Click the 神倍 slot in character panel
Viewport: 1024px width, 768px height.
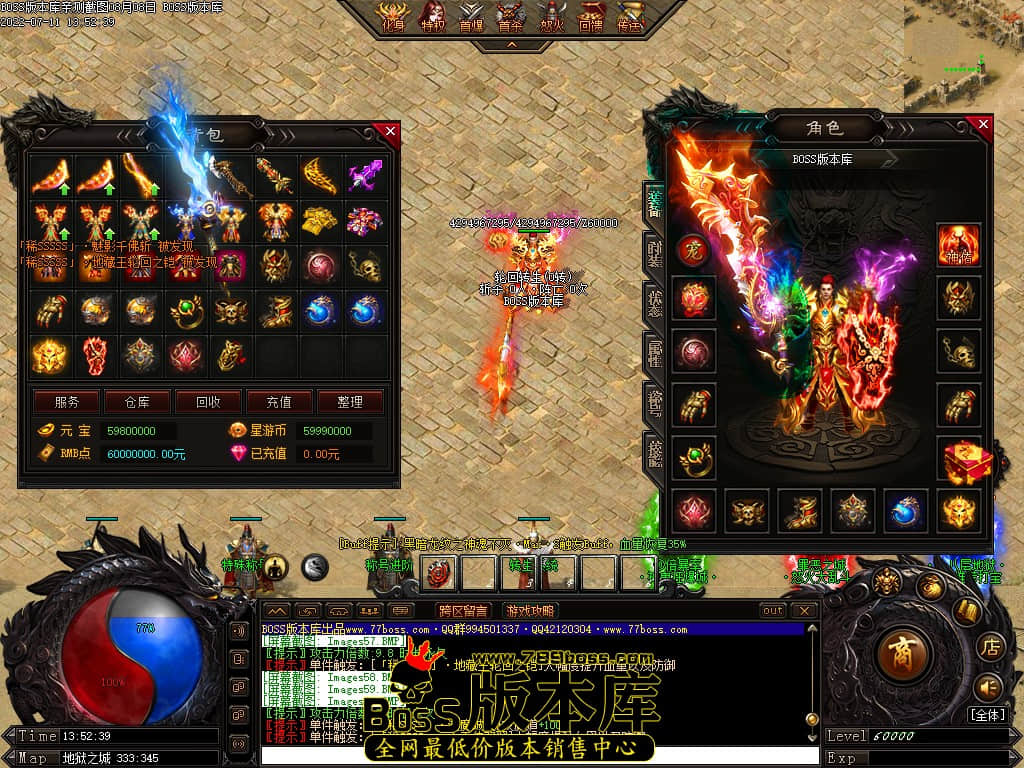tap(958, 245)
